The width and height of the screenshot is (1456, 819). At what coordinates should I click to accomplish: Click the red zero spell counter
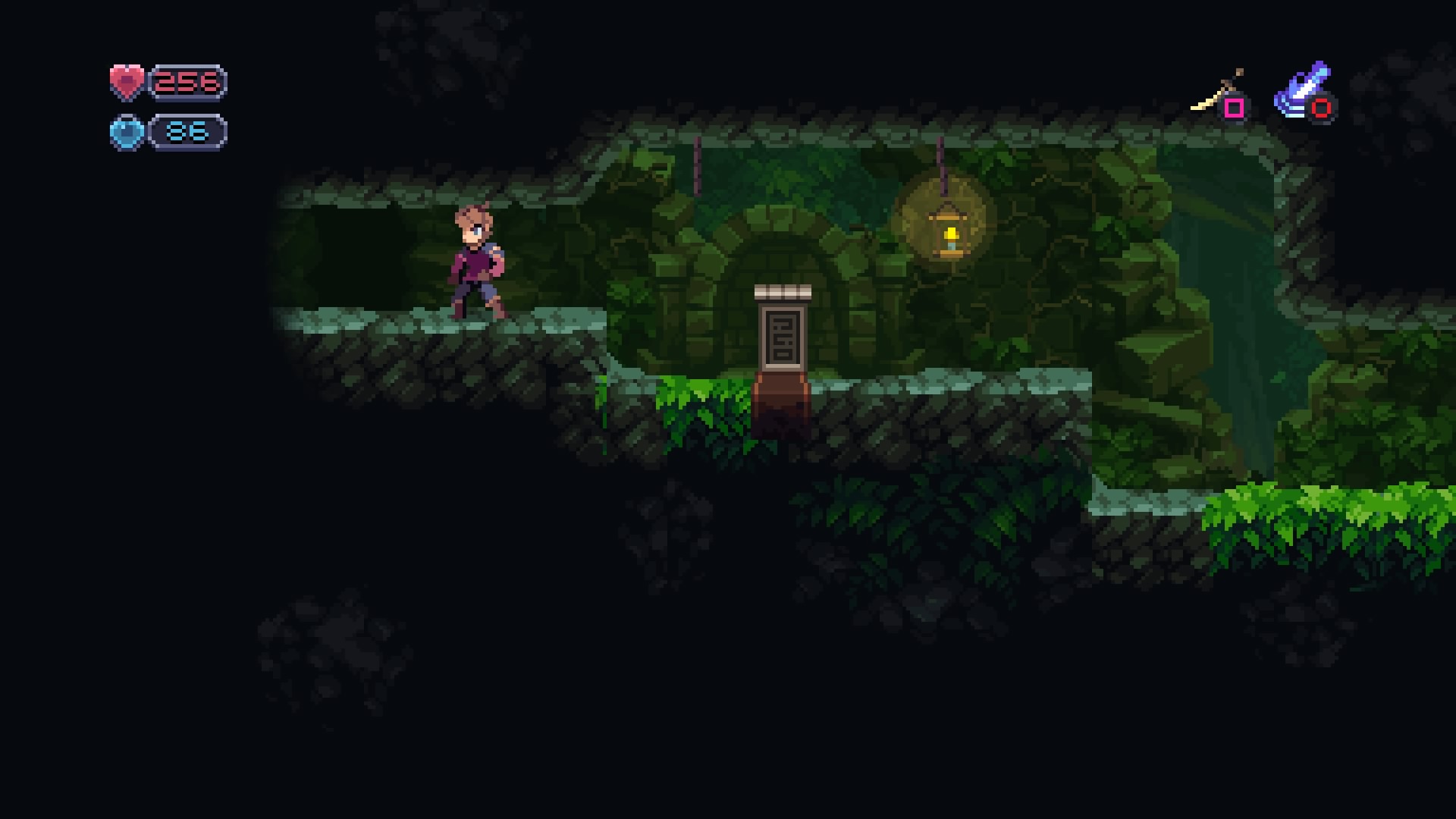(x=1320, y=110)
